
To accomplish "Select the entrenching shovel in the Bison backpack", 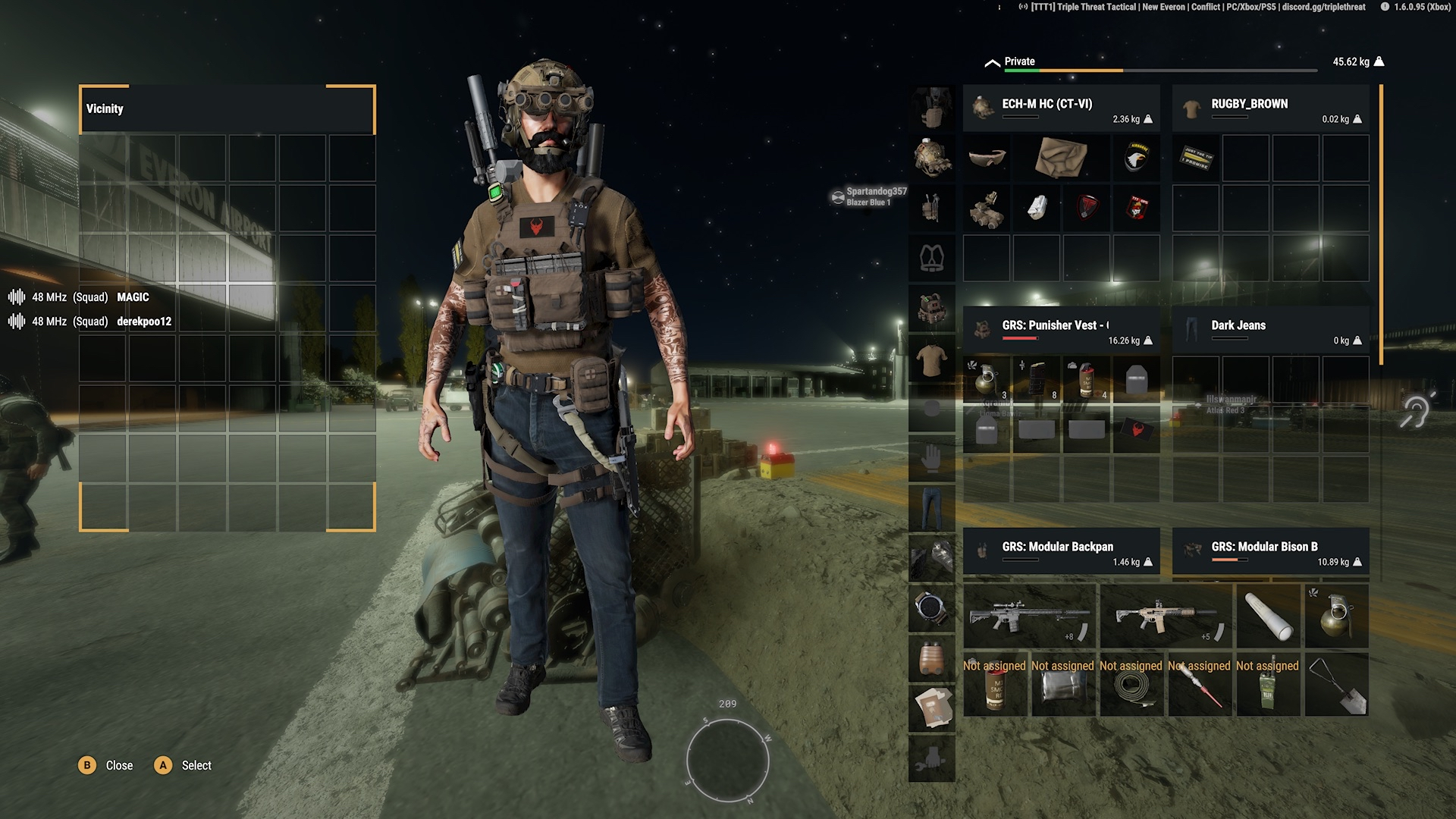I will pyautogui.click(x=1337, y=685).
